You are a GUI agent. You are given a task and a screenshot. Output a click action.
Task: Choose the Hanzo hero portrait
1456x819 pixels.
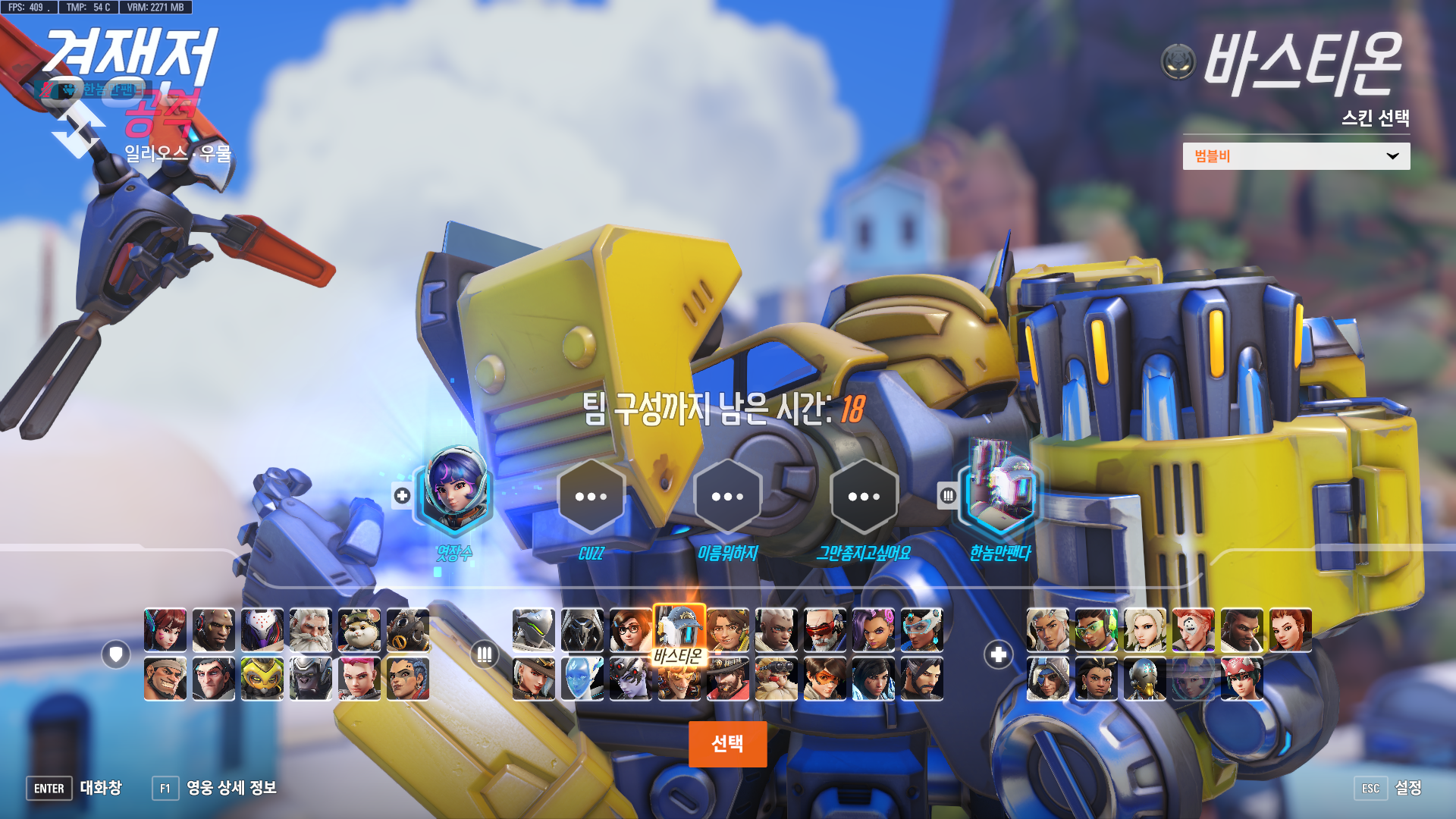click(x=922, y=679)
